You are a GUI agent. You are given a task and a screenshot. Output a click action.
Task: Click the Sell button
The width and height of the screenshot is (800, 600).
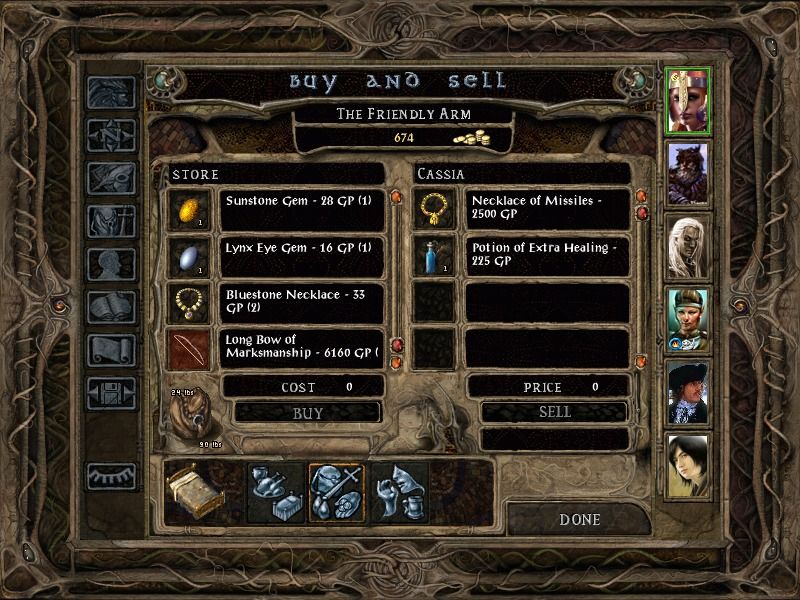coord(554,412)
